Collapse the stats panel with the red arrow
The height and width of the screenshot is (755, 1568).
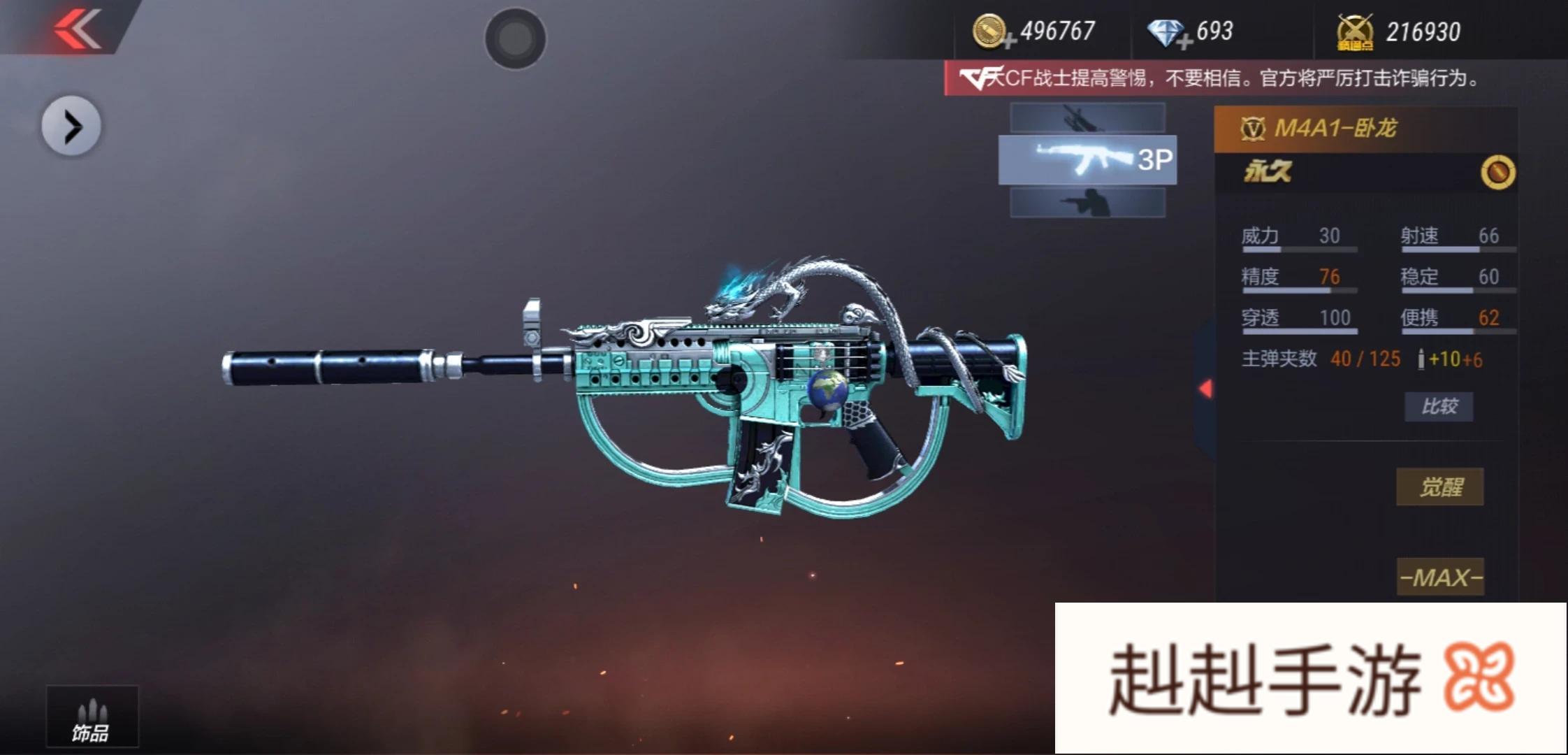point(1205,389)
